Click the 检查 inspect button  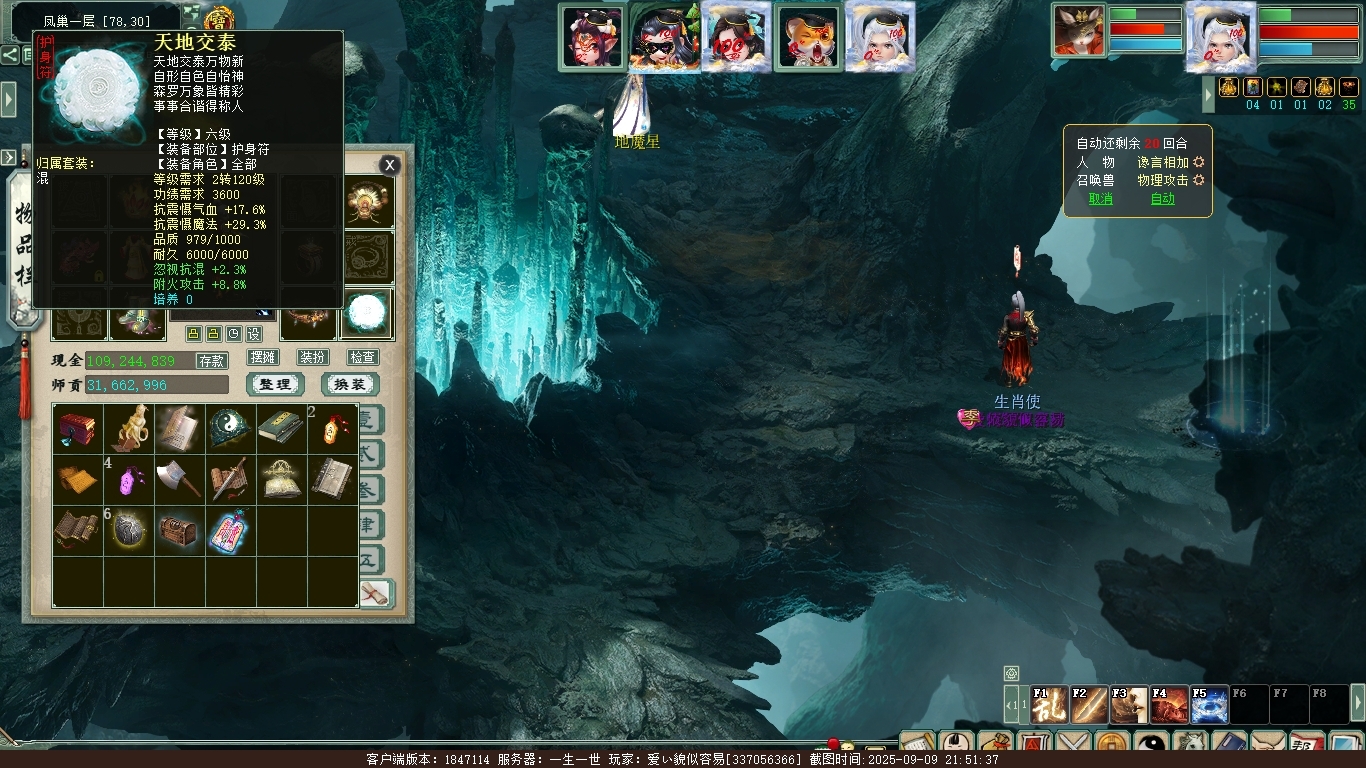tap(362, 357)
